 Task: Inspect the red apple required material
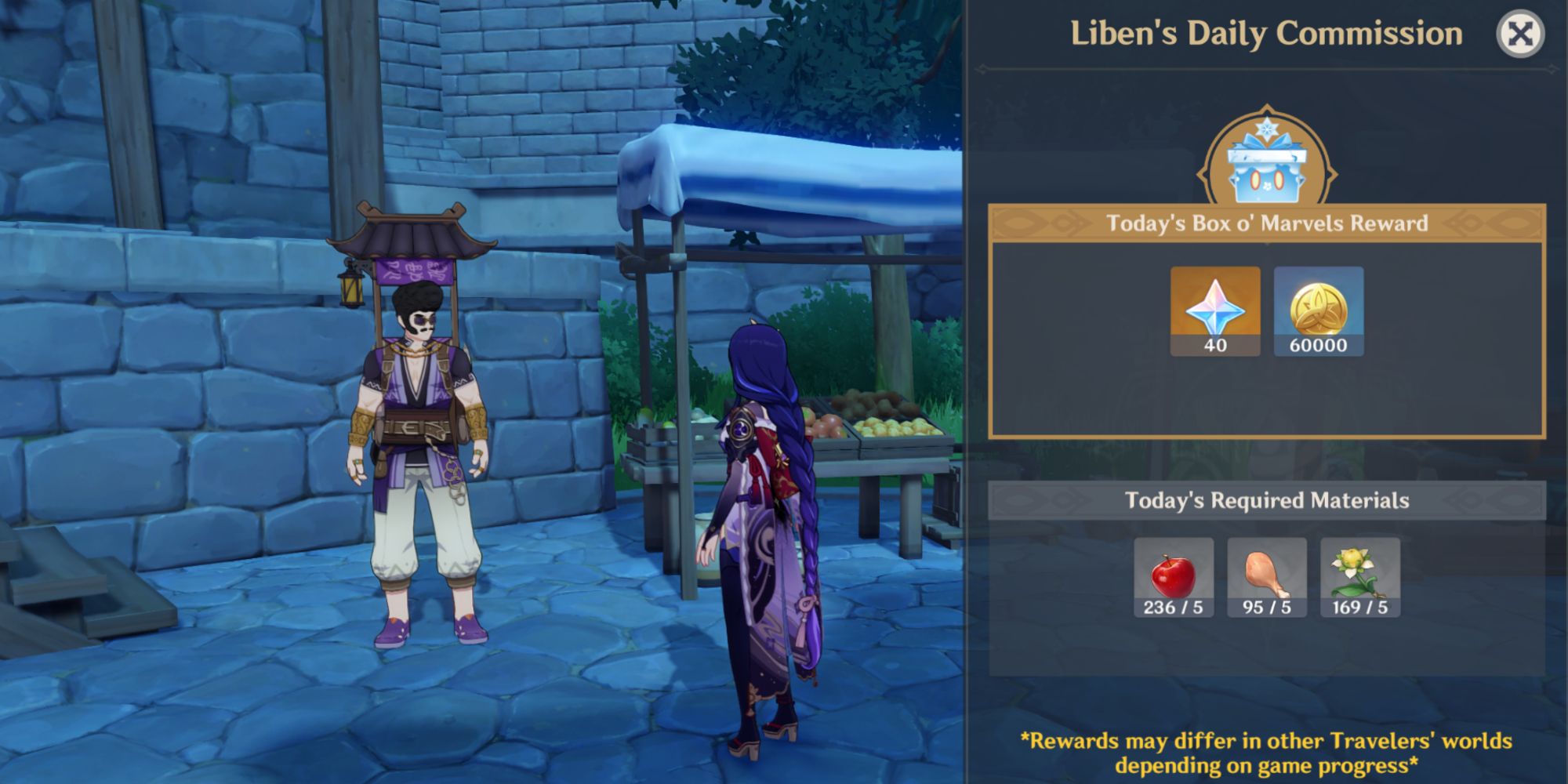pos(1174,577)
